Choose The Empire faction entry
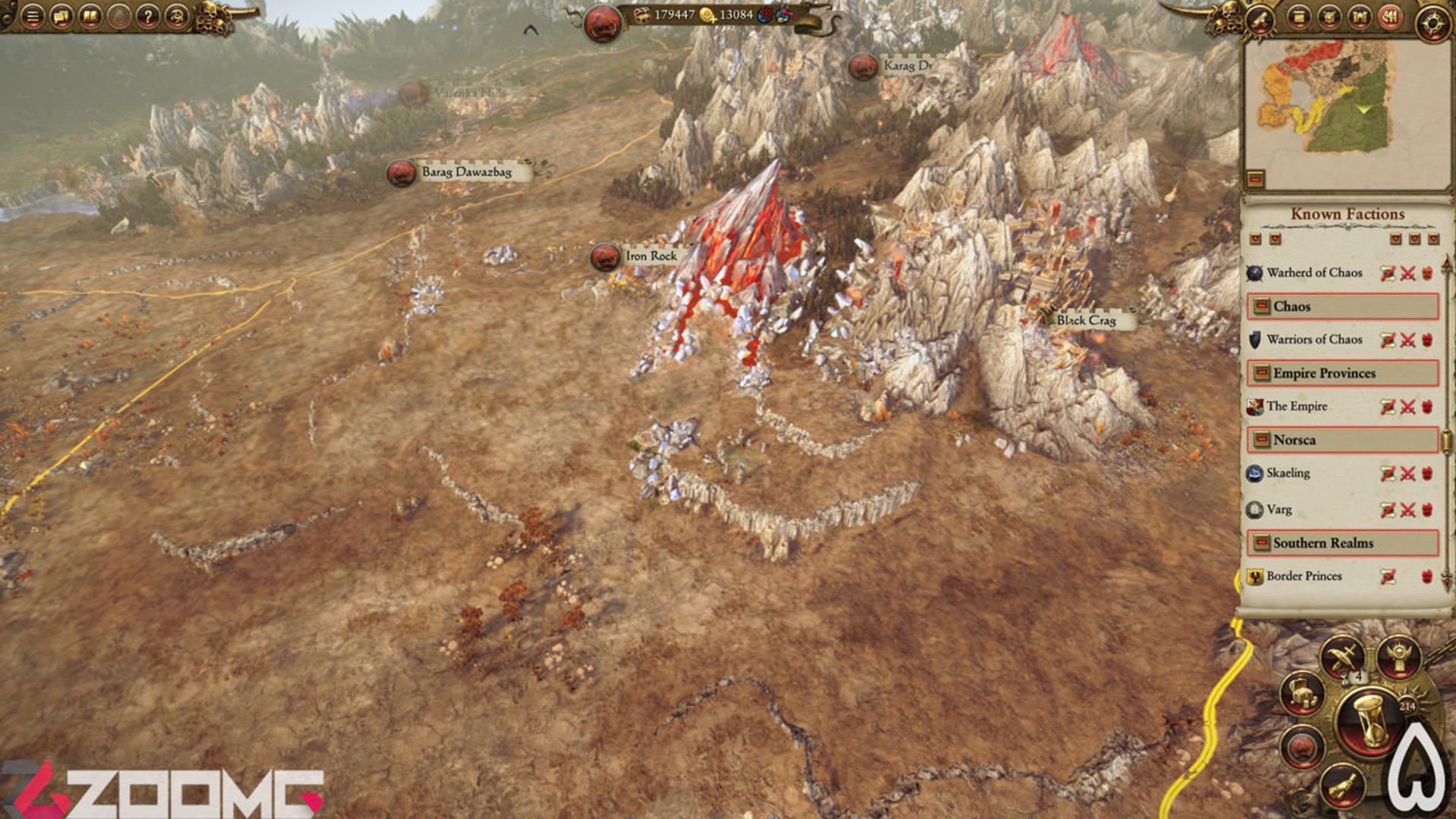Viewport: 1456px width, 819px height. (1297, 406)
